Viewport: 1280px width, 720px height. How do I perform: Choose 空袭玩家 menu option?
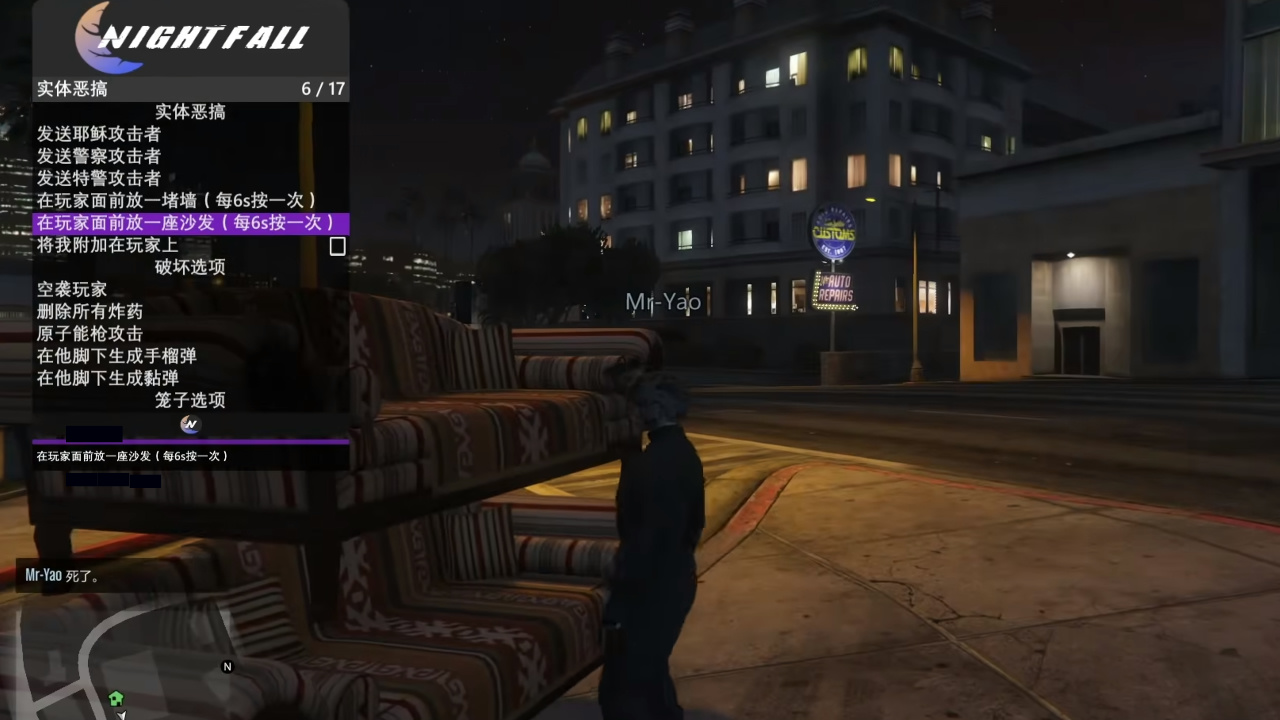(72, 289)
